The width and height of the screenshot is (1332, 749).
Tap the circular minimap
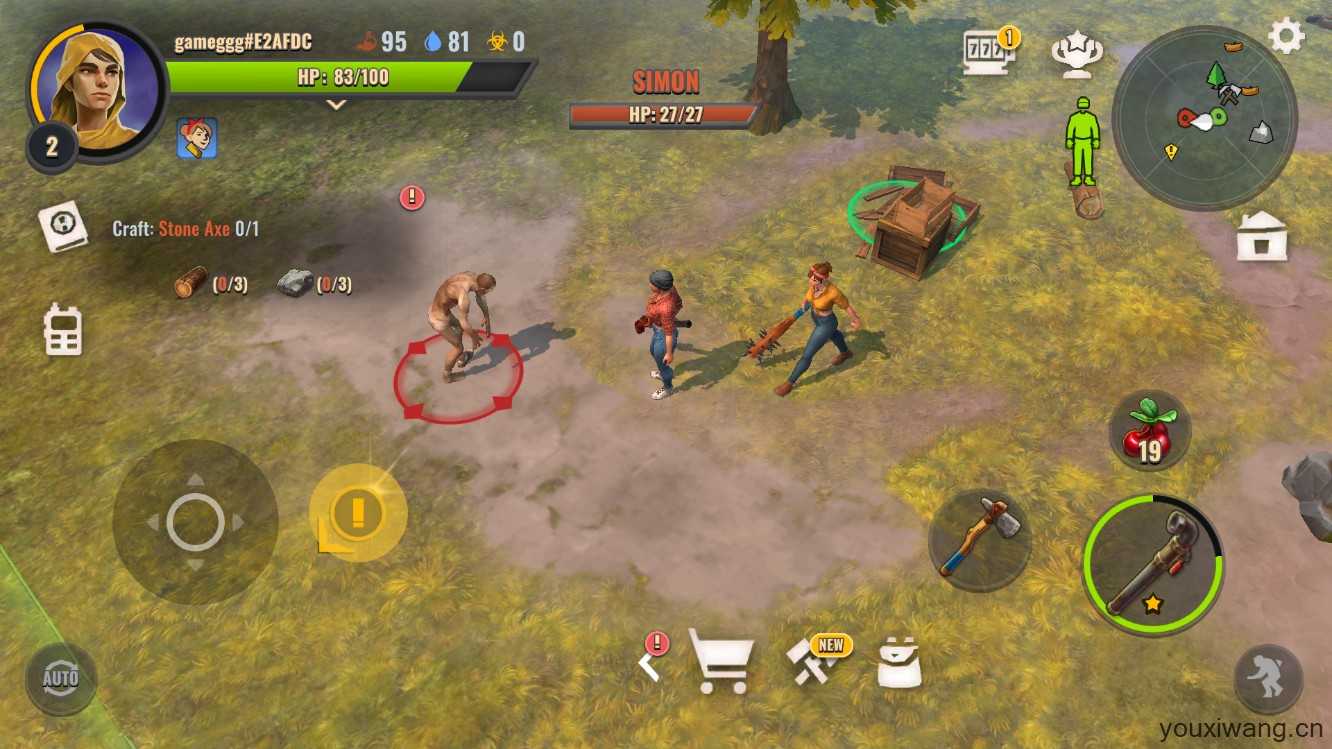tap(1204, 118)
